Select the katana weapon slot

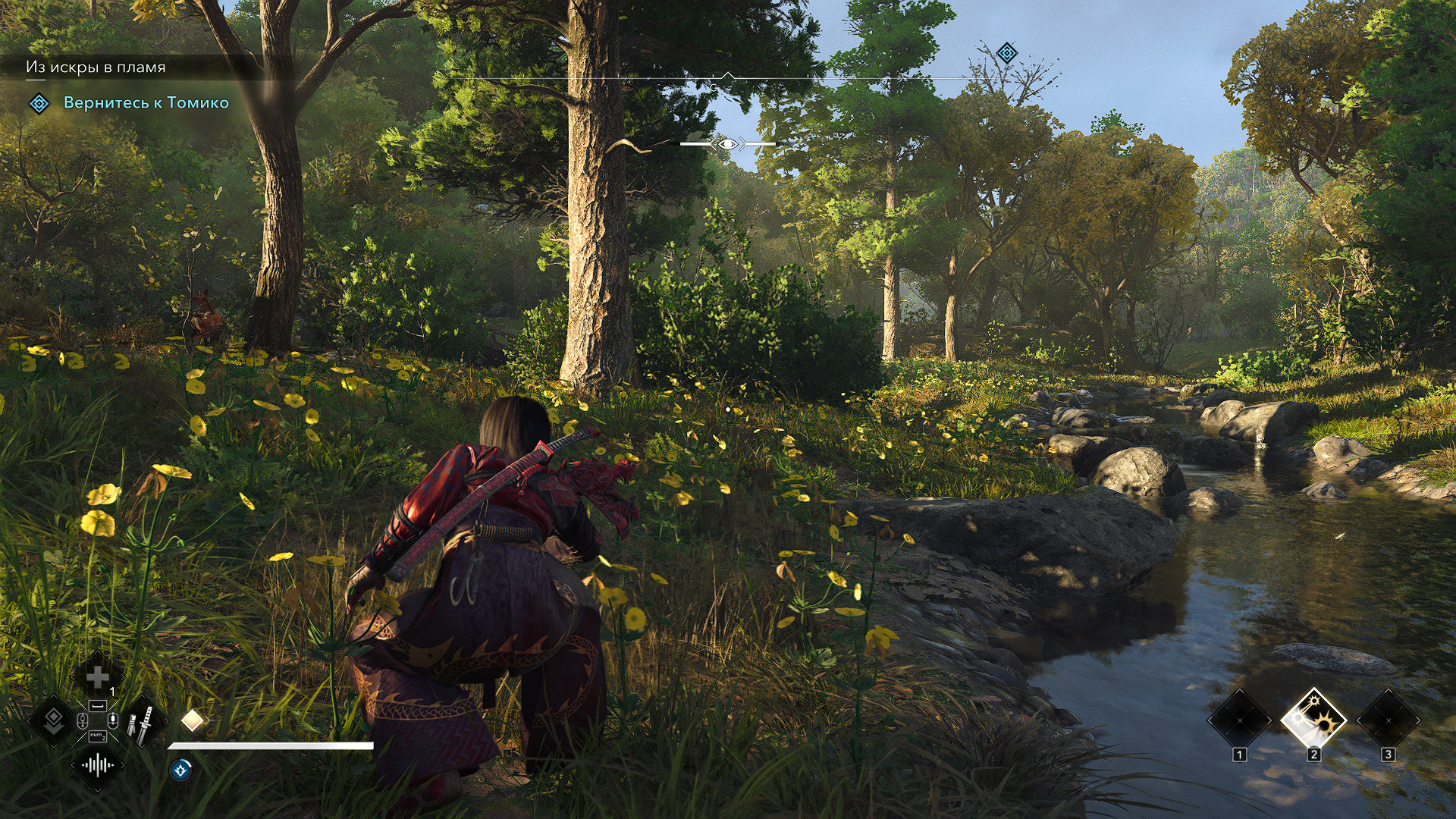pos(141,721)
